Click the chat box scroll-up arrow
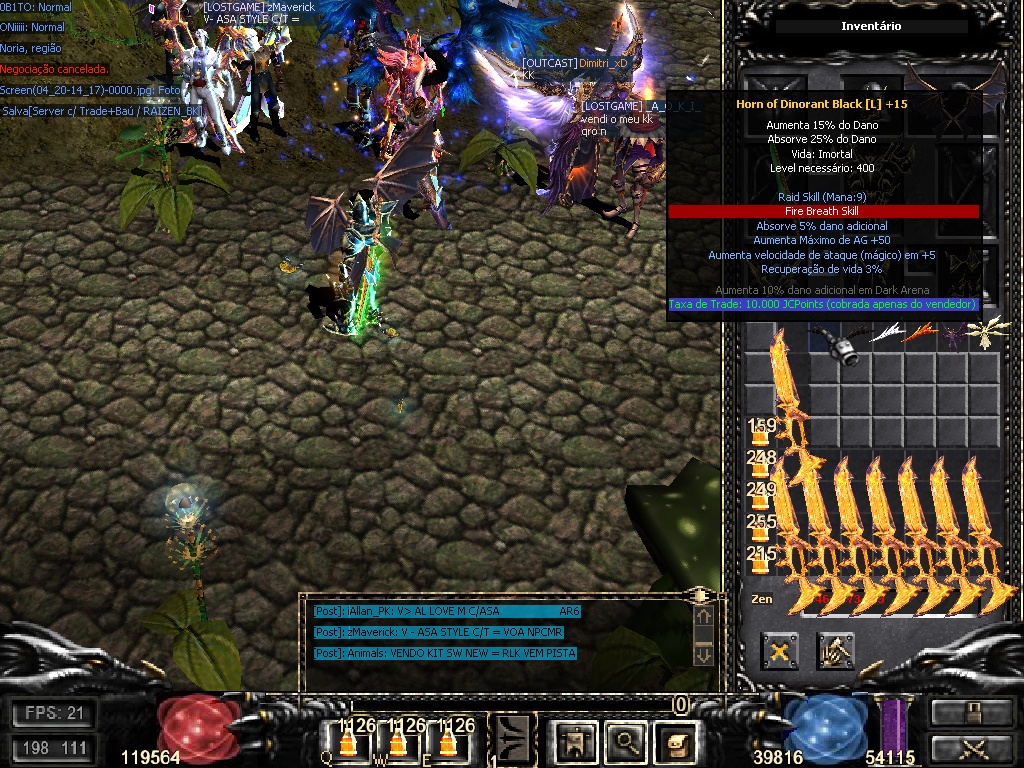 (703, 619)
